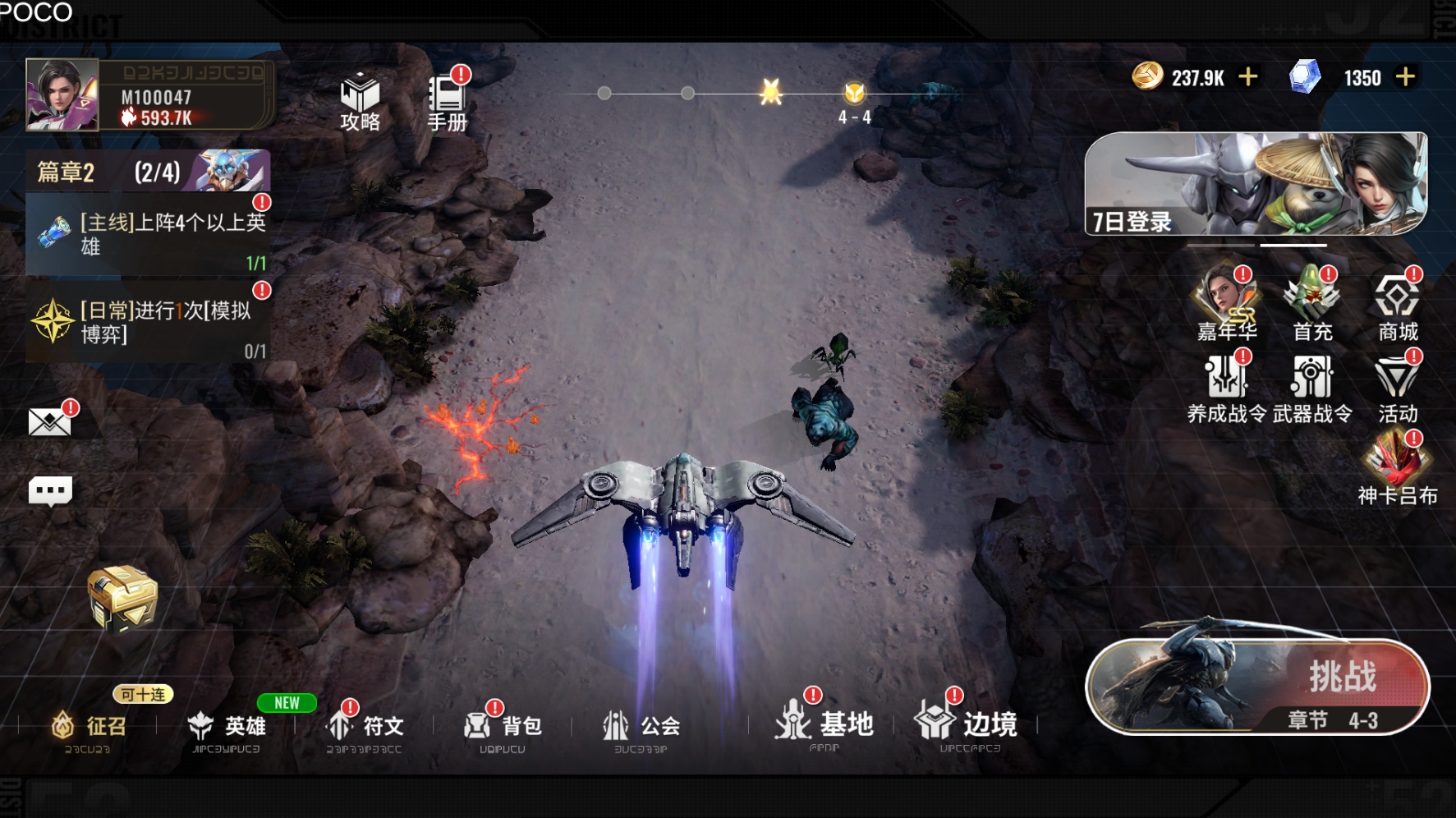Open the 首充 first recharge offer

coord(1312,304)
